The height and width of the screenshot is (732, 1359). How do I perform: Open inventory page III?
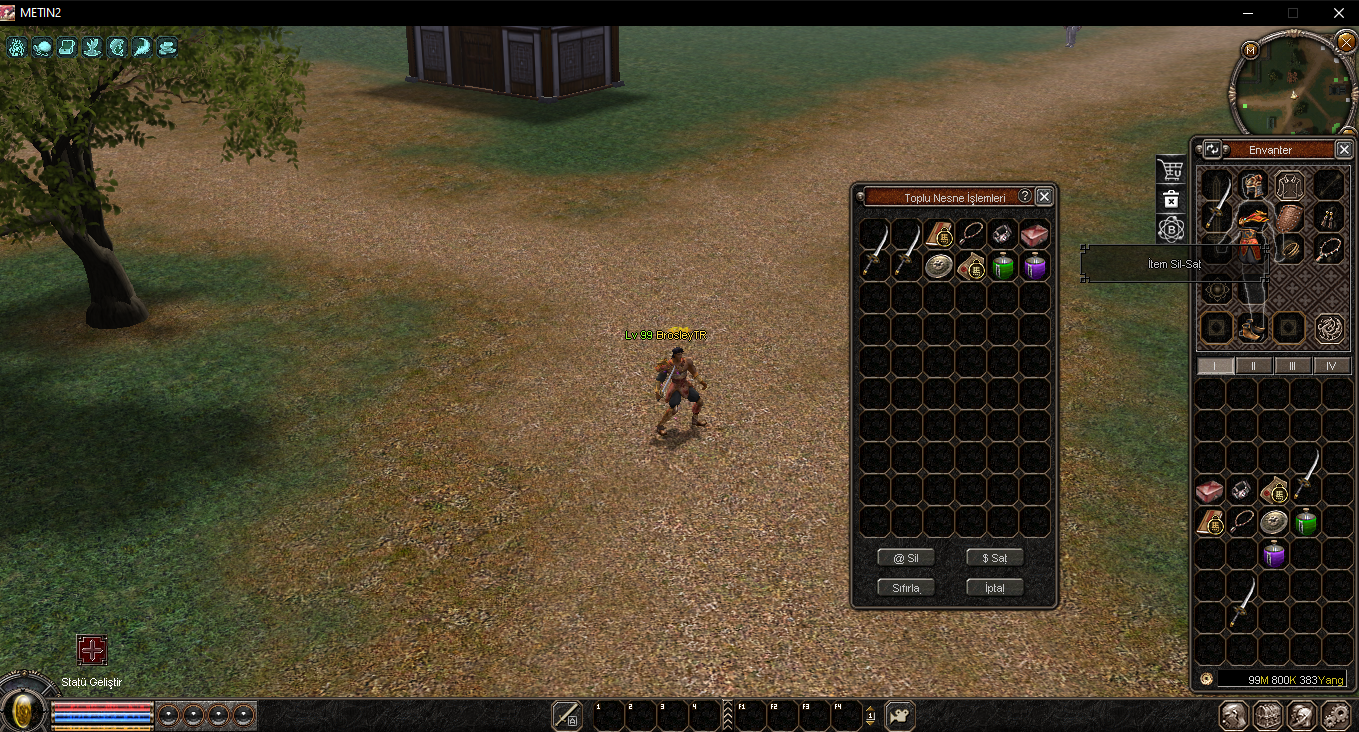pos(1293,366)
